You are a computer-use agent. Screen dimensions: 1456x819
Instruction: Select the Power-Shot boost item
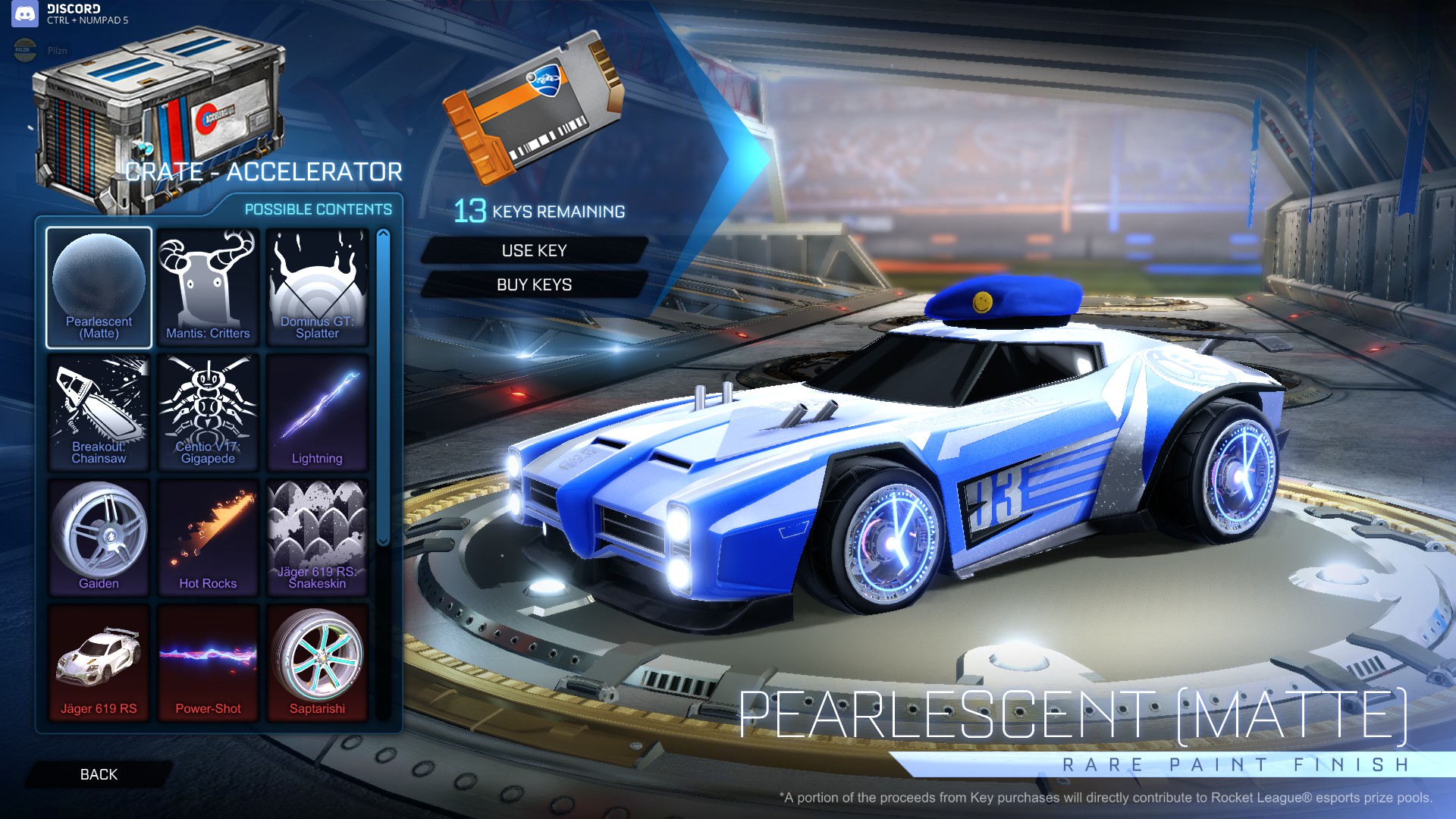pyautogui.click(x=208, y=662)
